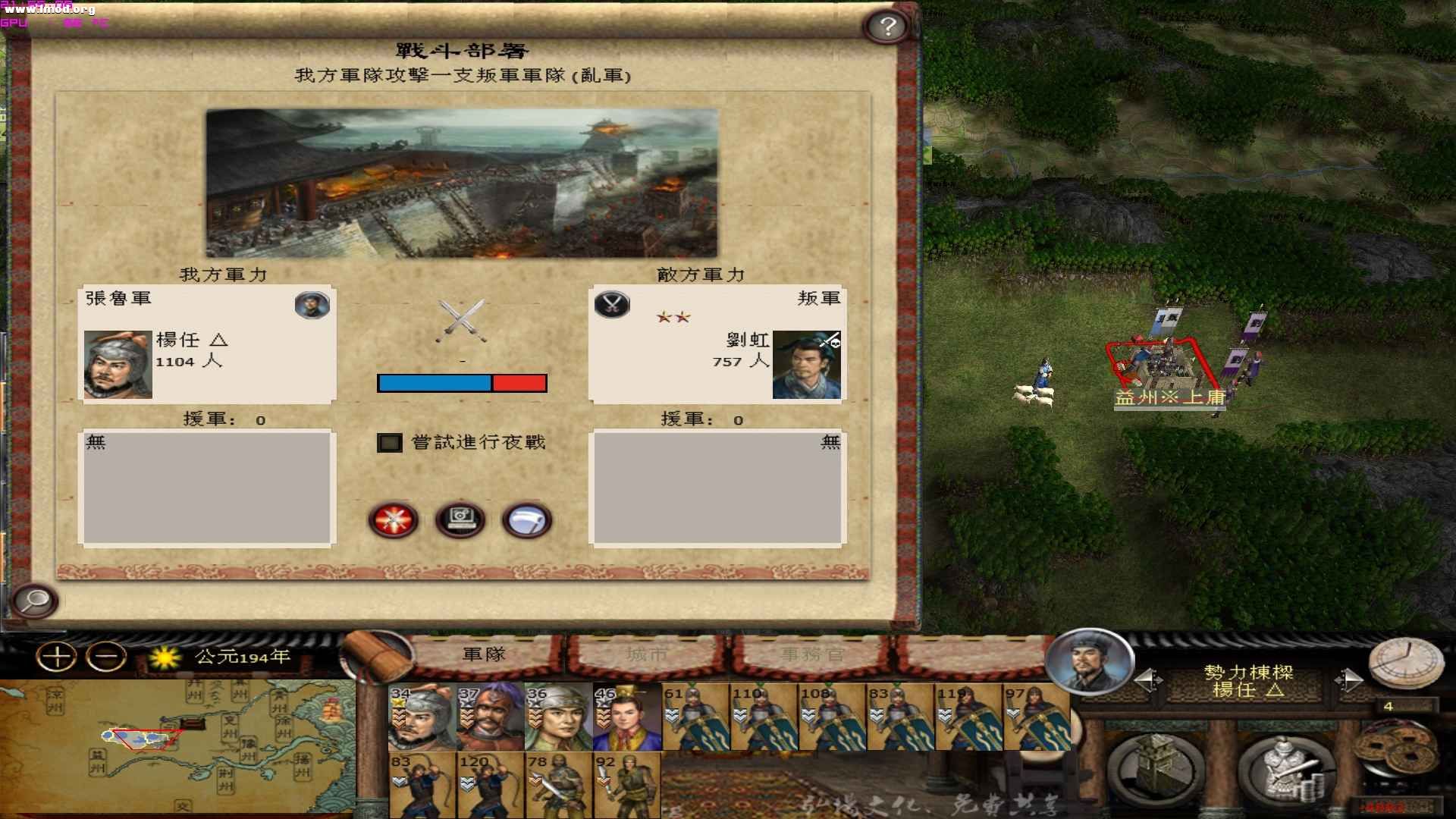The image size is (1456, 819).
Task: Click the white retreat icon to withdraw
Action: pos(529,519)
